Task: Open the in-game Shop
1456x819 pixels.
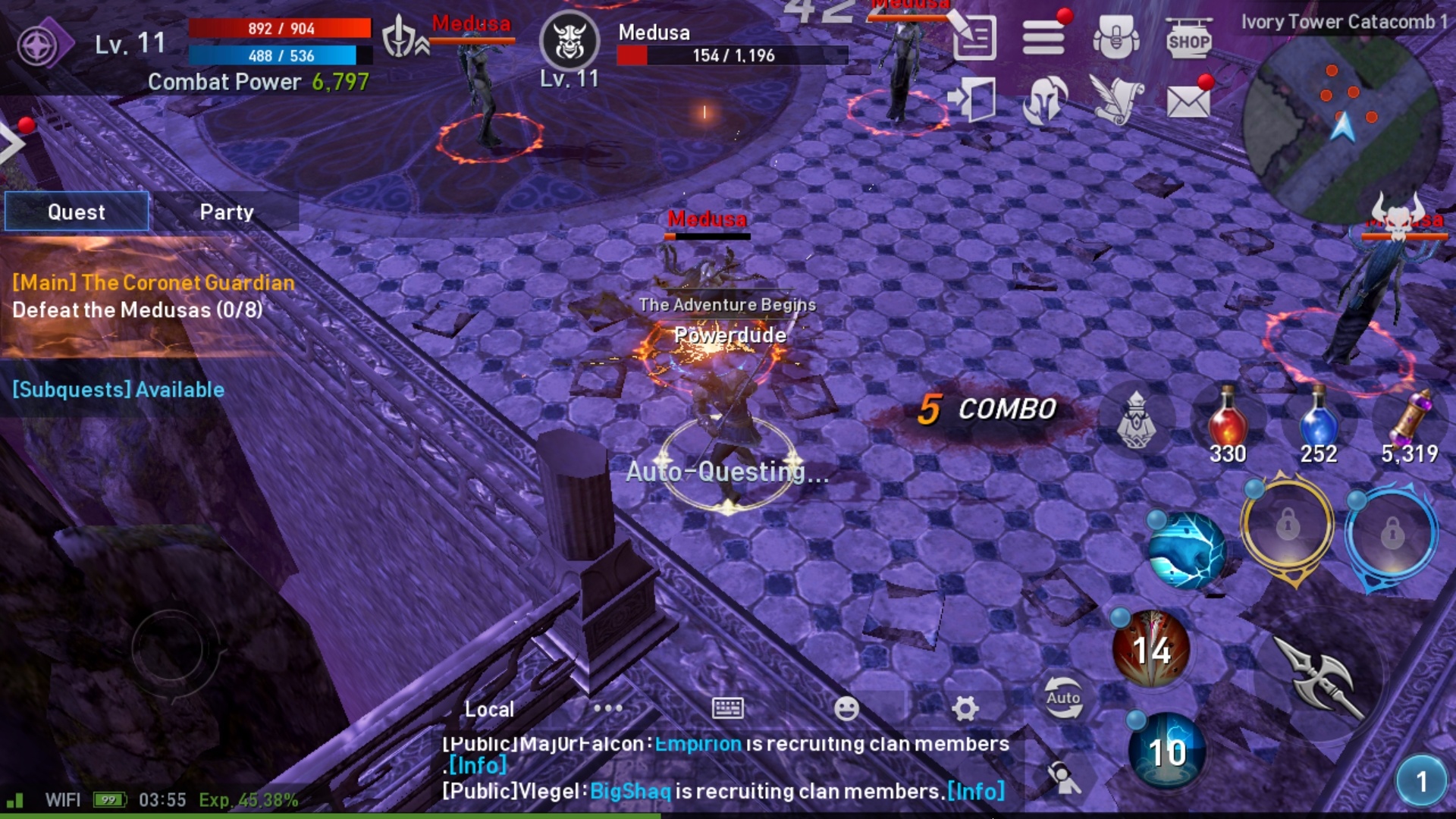Action: [1188, 38]
